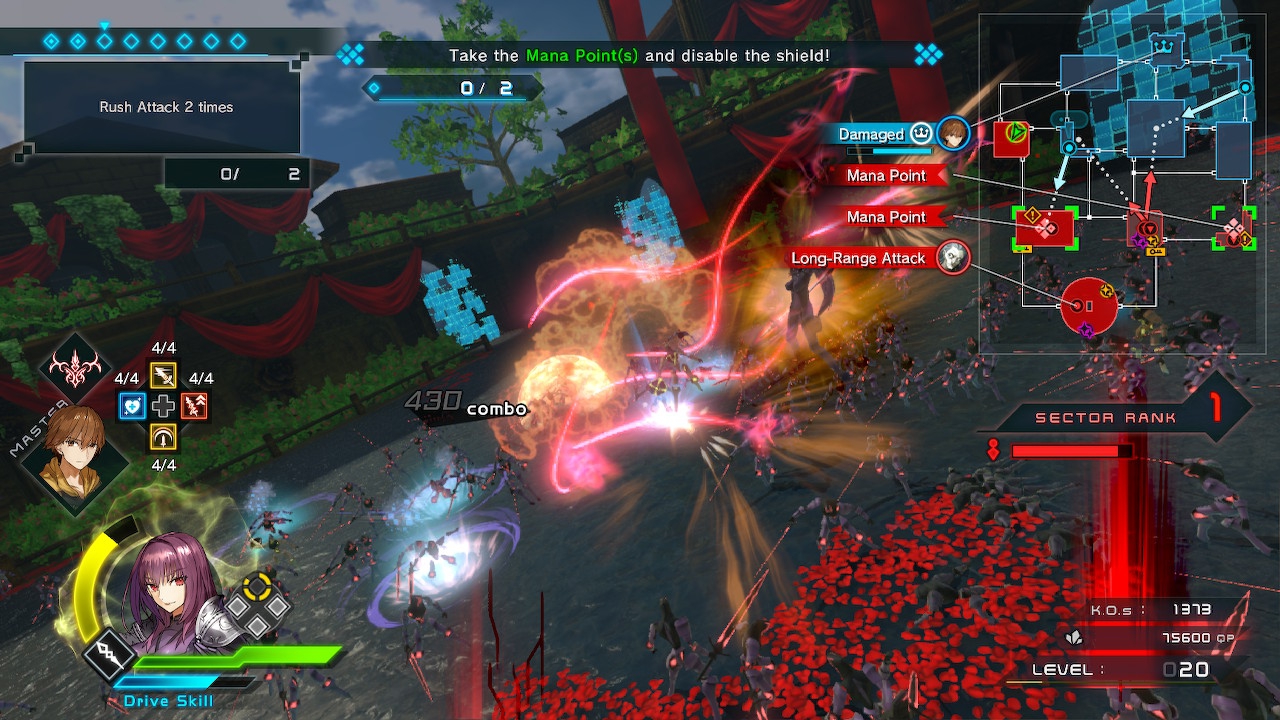Activate the red upward-arrows Code Cast

coord(195,406)
